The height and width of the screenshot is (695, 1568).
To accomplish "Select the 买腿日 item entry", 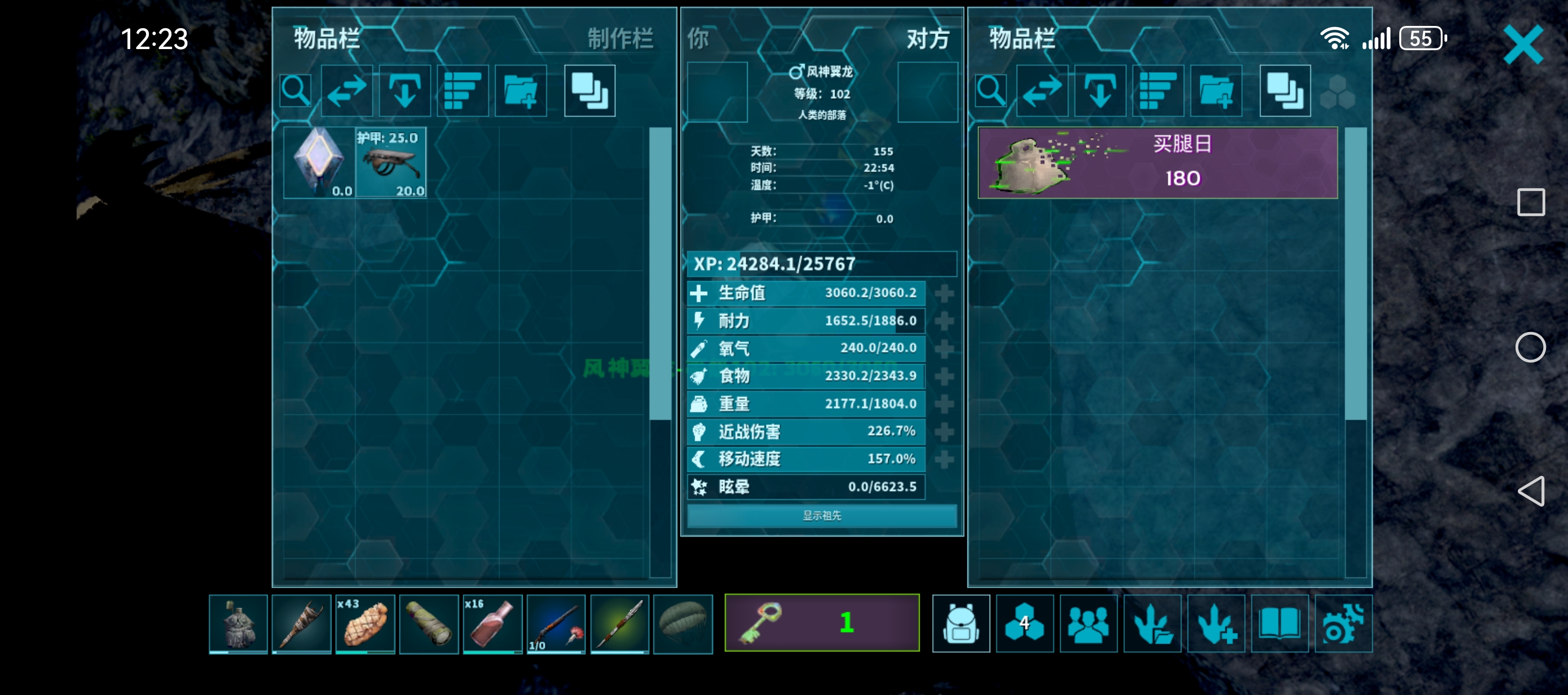I will click(x=1157, y=163).
